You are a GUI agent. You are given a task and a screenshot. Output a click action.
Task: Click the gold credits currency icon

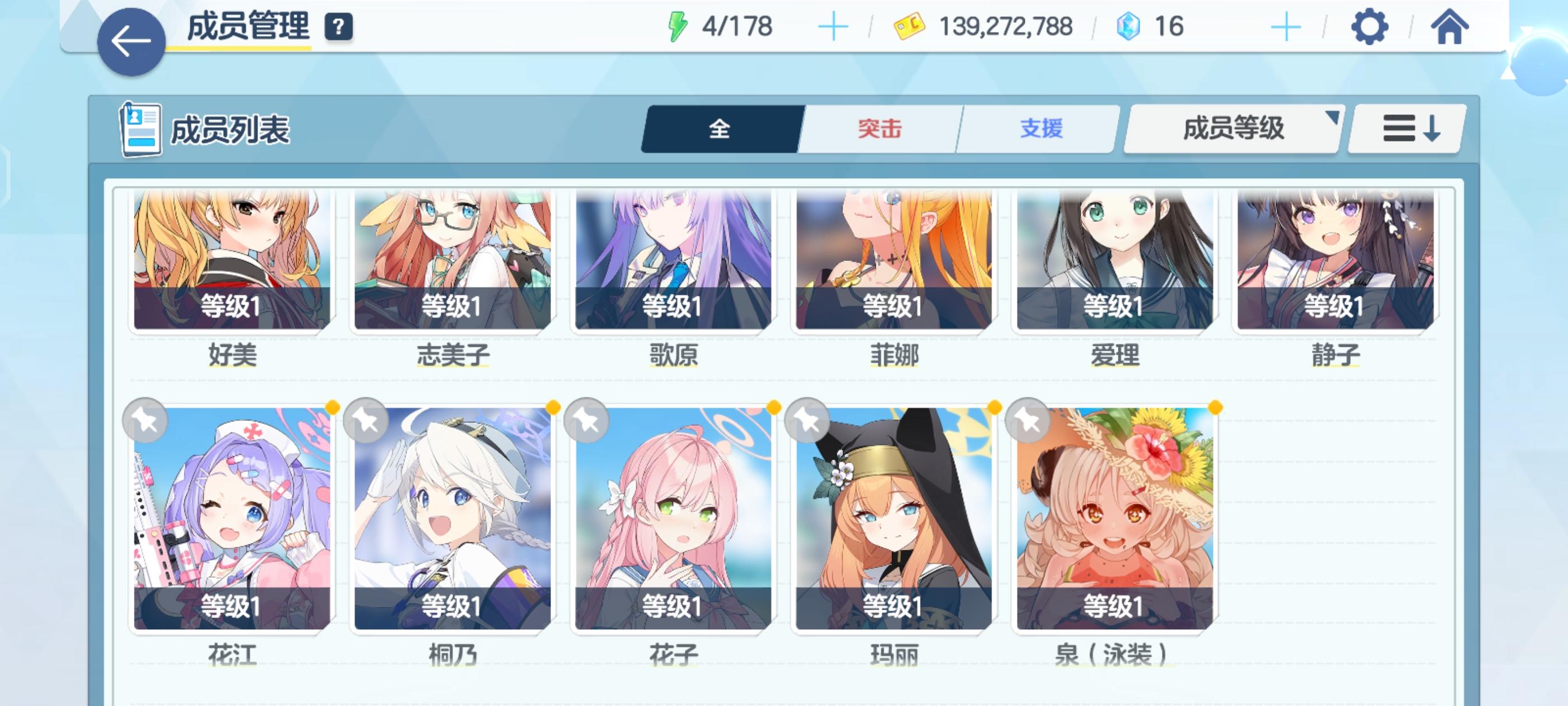[910, 26]
